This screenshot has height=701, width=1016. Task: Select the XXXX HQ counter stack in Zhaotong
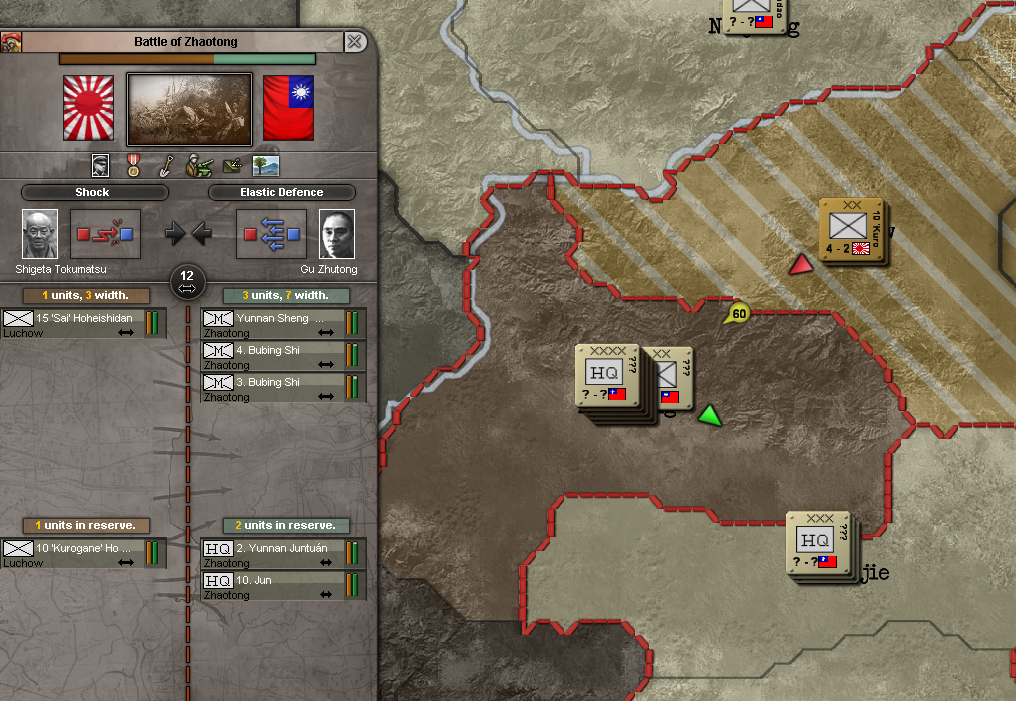(x=607, y=376)
